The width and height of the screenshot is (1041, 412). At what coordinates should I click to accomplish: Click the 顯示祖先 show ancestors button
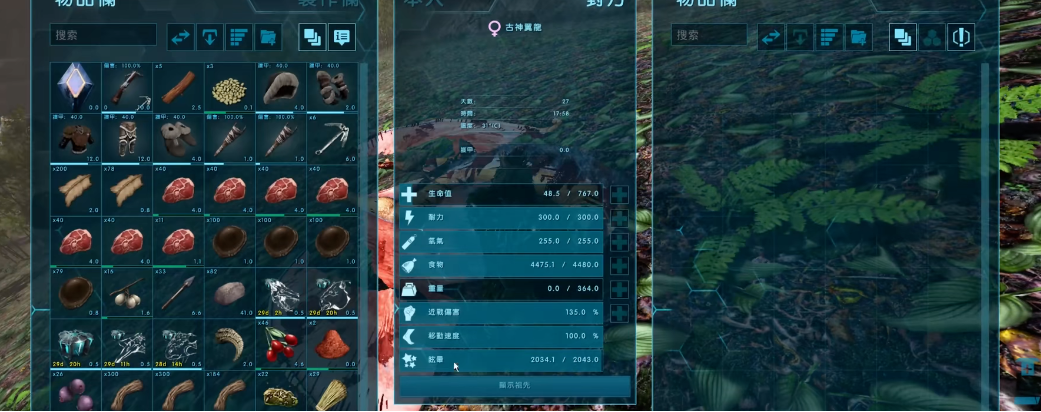515,385
